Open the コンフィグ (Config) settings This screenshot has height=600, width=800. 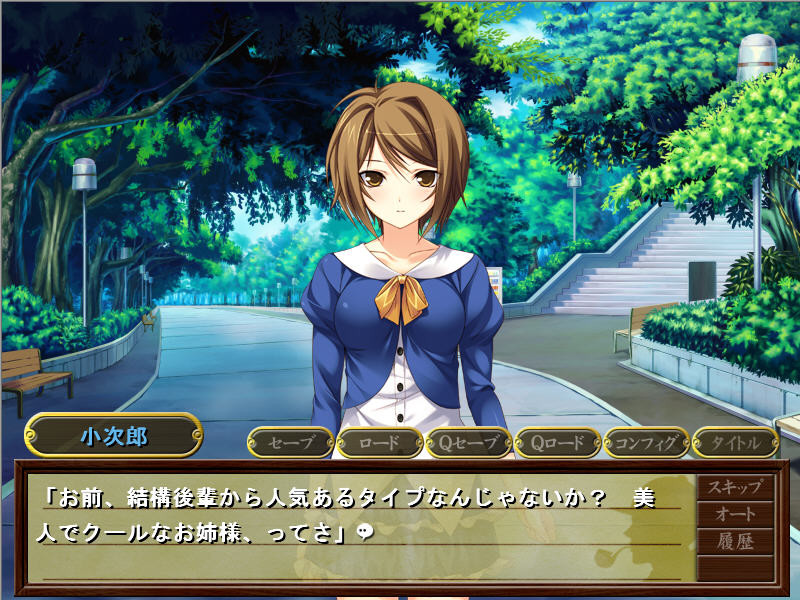click(646, 442)
